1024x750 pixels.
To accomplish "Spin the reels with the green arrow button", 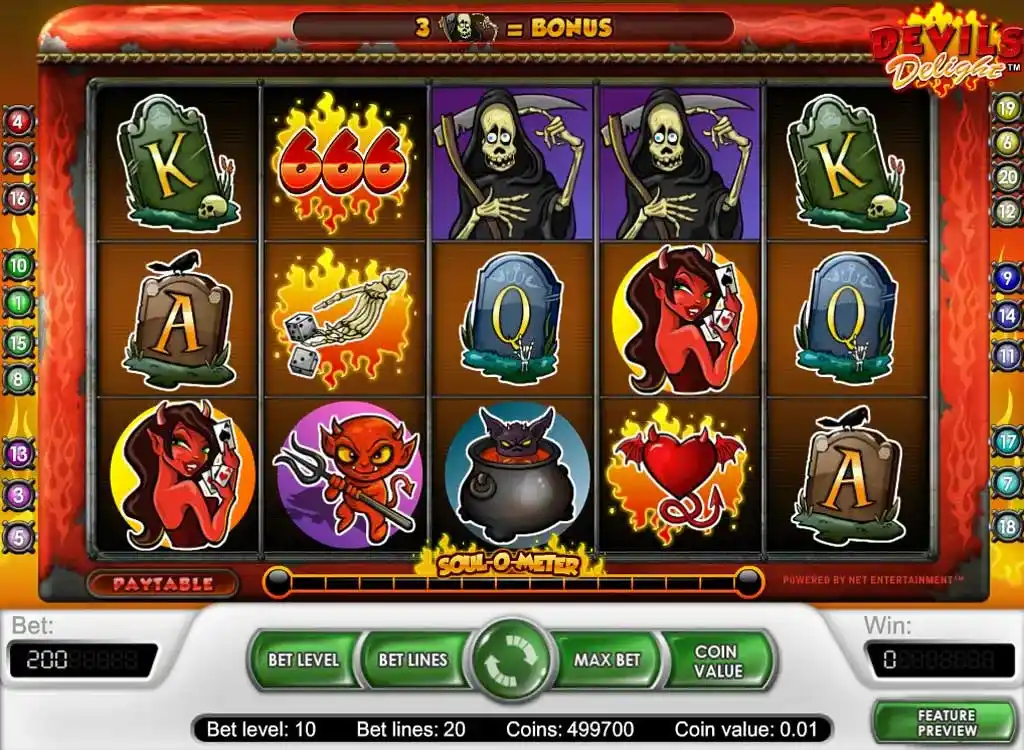I will (512, 661).
